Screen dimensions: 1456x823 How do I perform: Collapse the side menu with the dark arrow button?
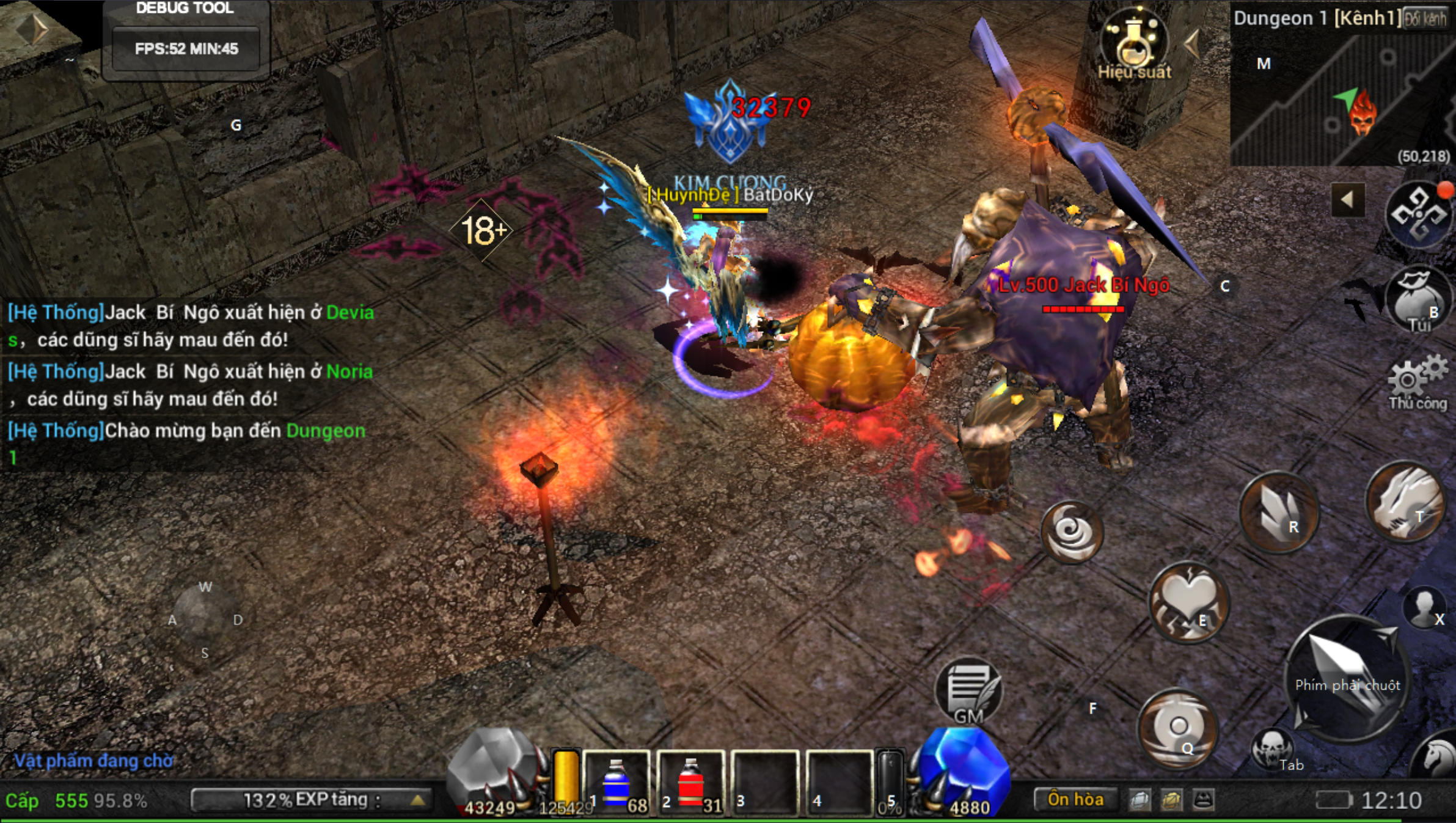point(1347,199)
